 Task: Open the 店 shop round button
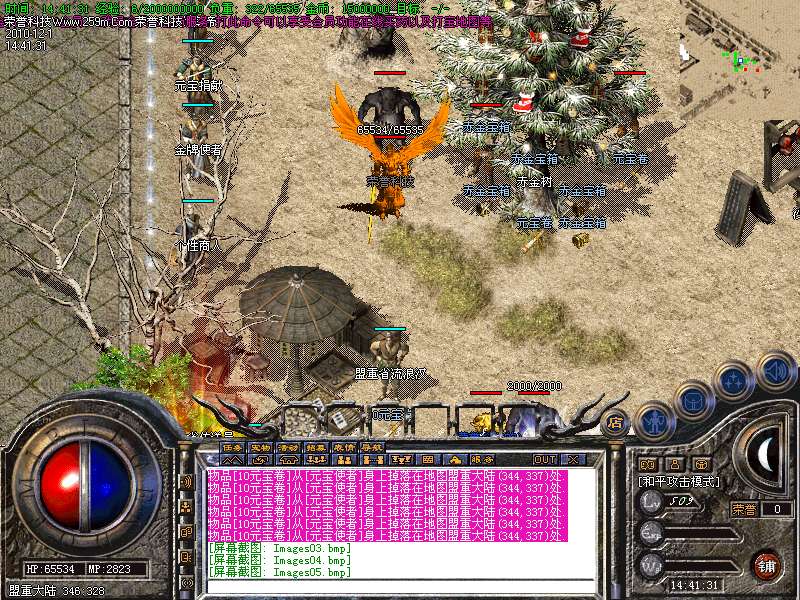[615, 421]
